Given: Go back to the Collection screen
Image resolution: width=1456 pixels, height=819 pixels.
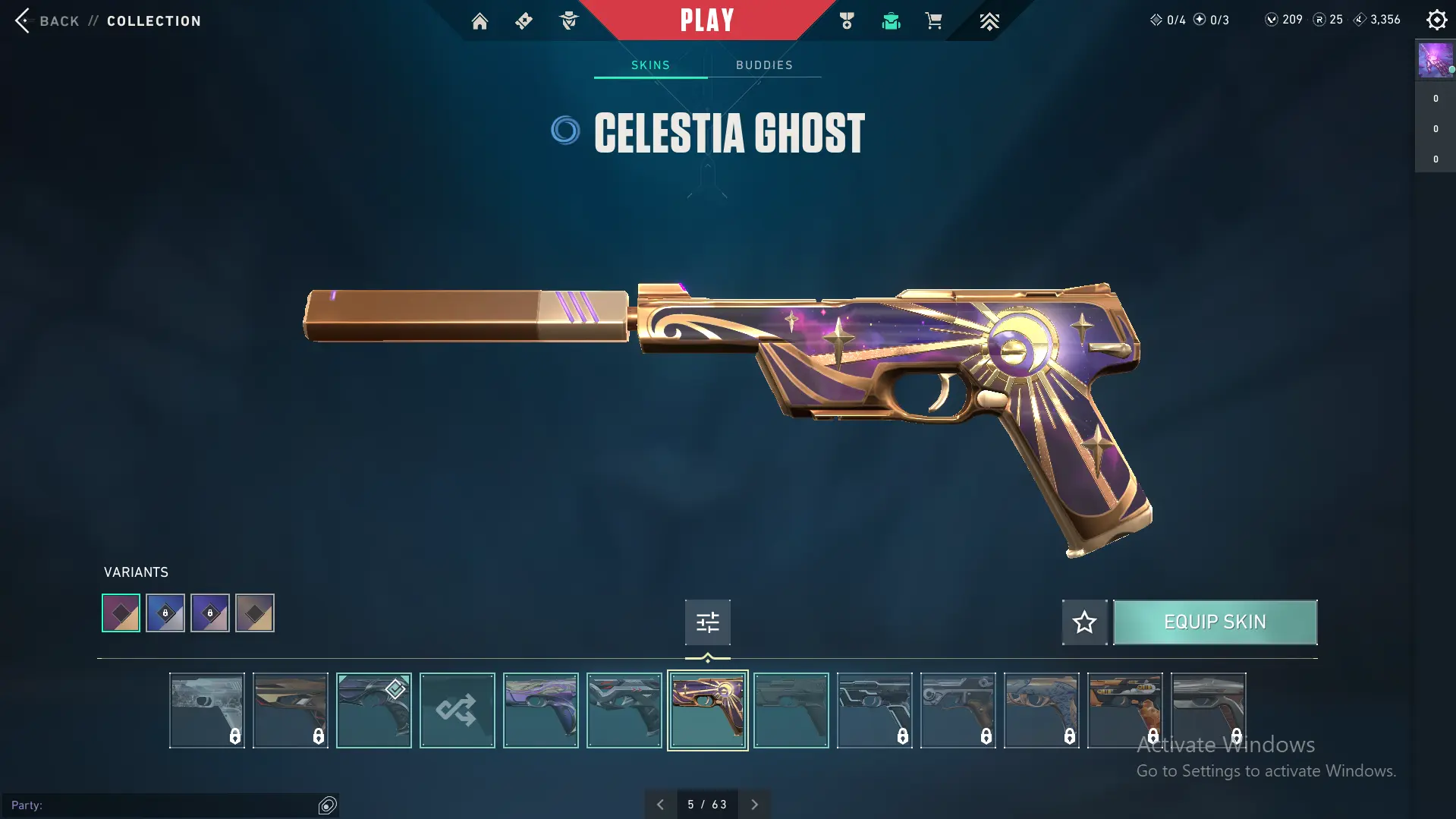Looking at the screenshot, I should (x=46, y=20).
